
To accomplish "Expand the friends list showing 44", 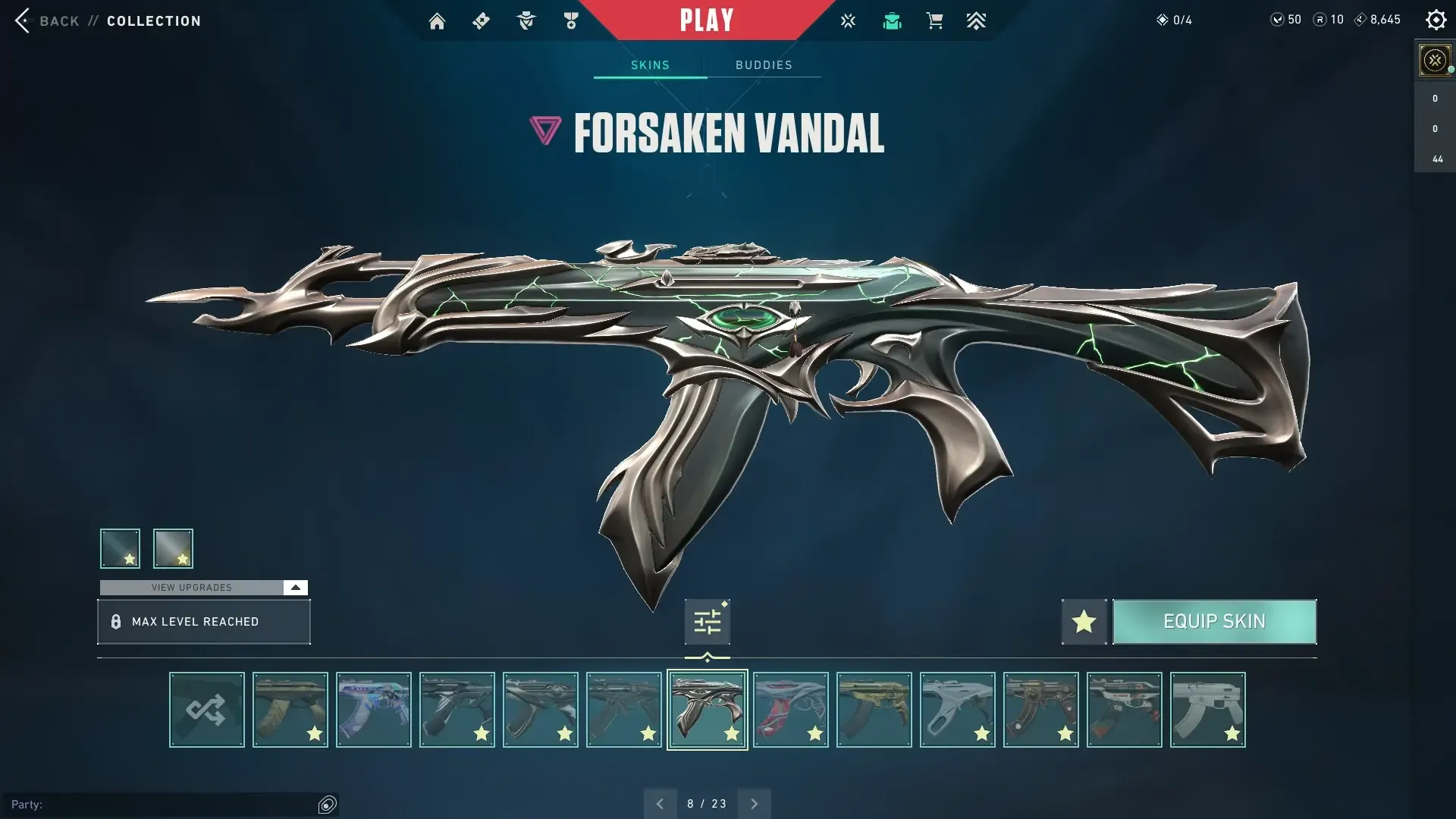I will 1434,159.
